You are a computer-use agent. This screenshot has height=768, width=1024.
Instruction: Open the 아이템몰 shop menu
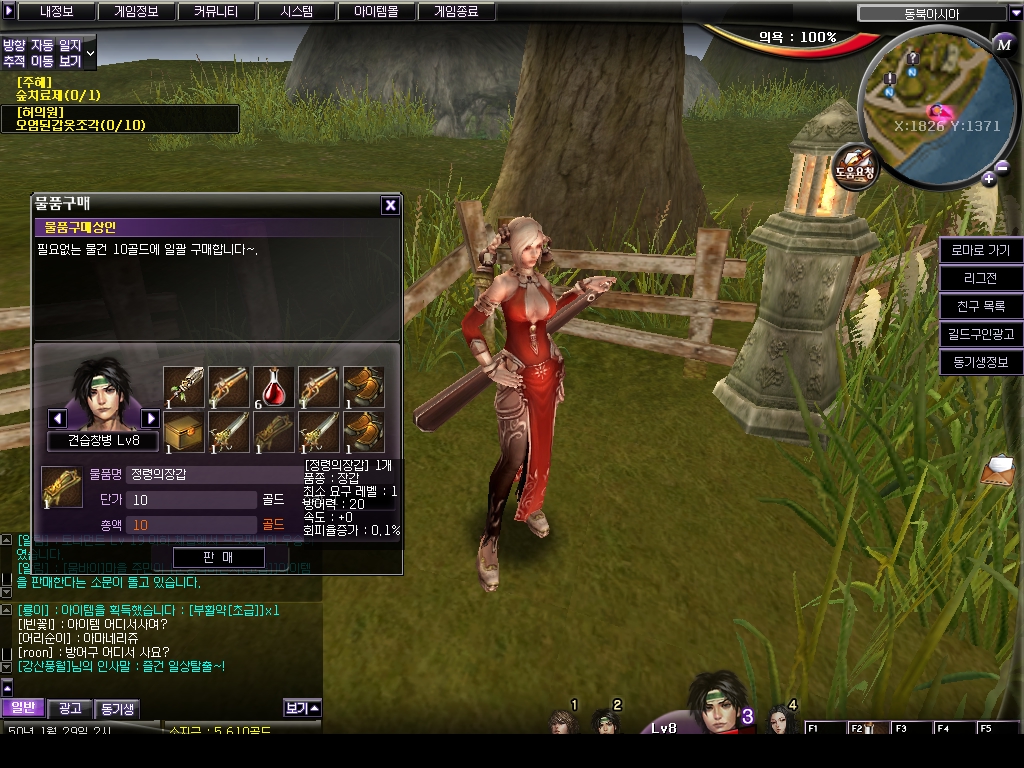click(x=376, y=12)
